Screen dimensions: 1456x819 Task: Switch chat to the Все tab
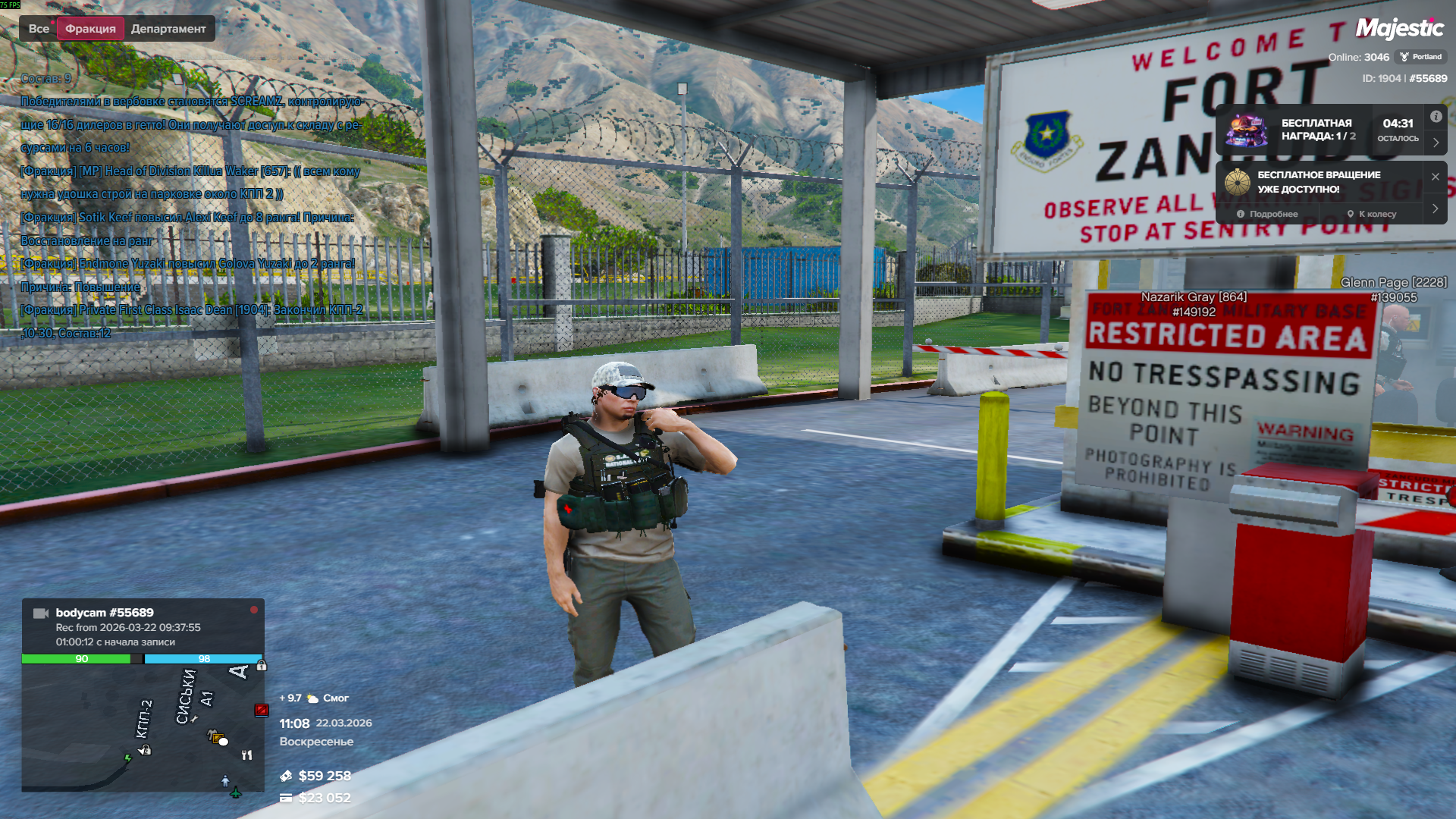tap(39, 29)
